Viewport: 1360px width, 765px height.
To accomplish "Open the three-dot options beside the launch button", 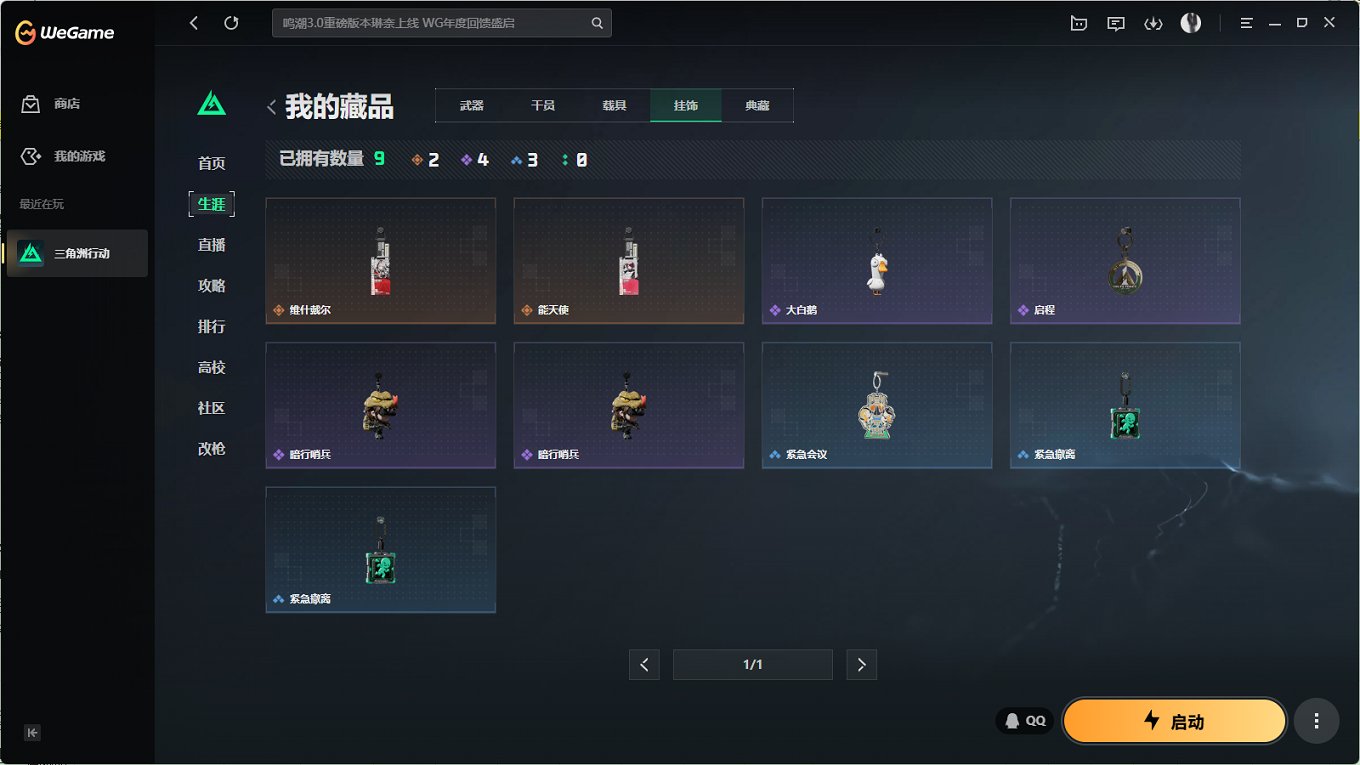I will click(x=1316, y=720).
